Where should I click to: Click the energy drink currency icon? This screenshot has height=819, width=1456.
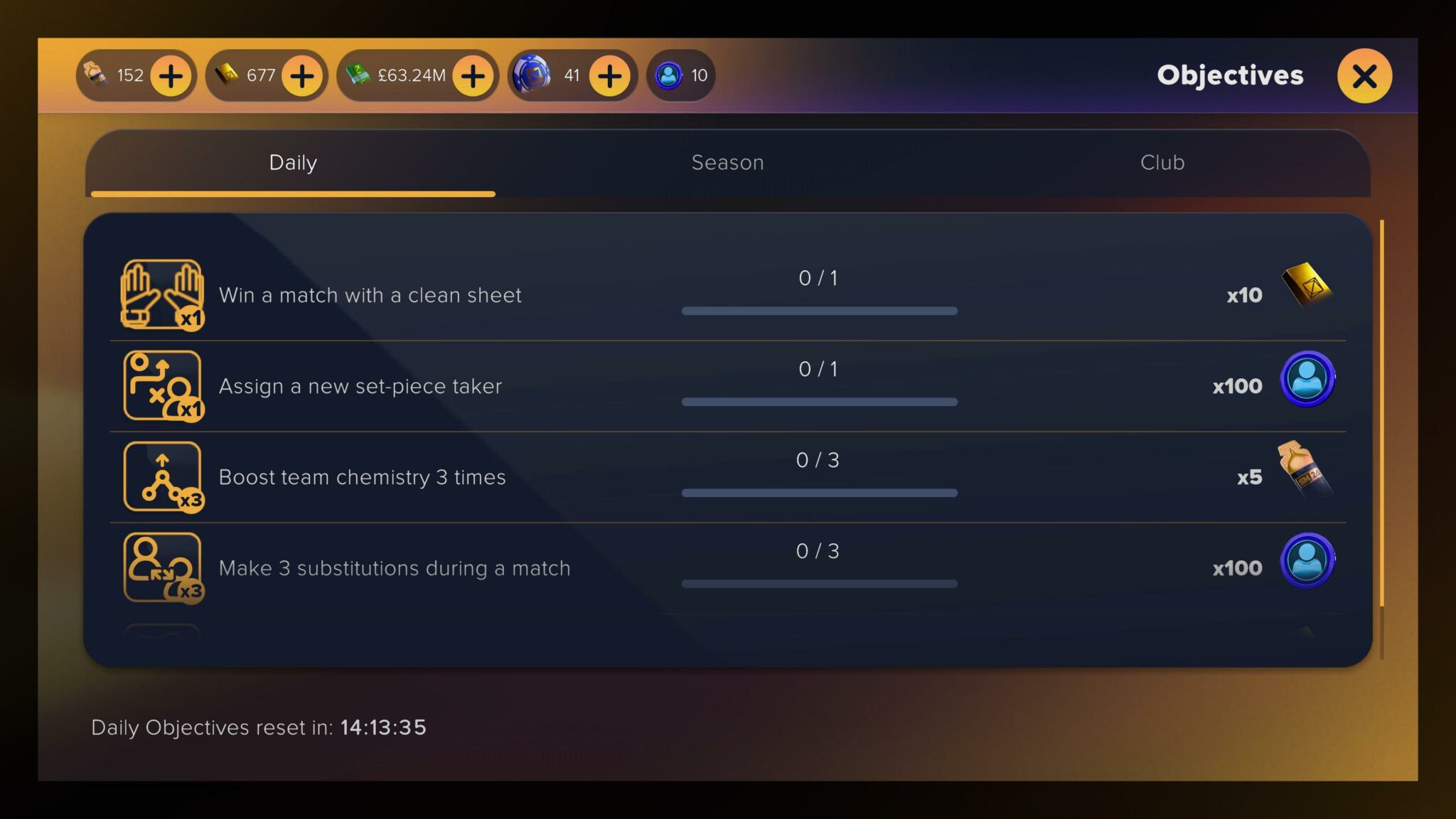click(96, 75)
